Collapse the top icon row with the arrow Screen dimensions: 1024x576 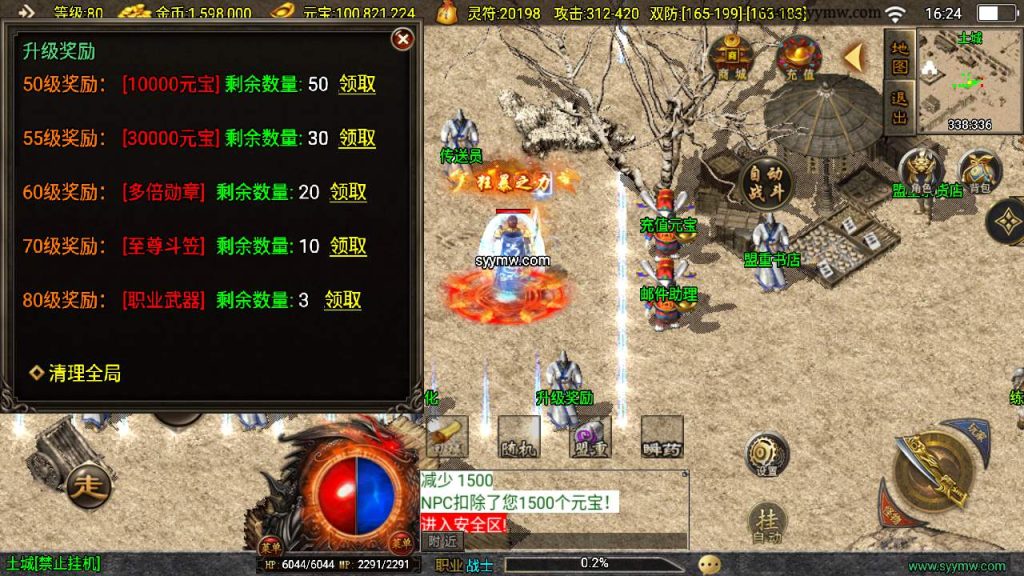853,58
